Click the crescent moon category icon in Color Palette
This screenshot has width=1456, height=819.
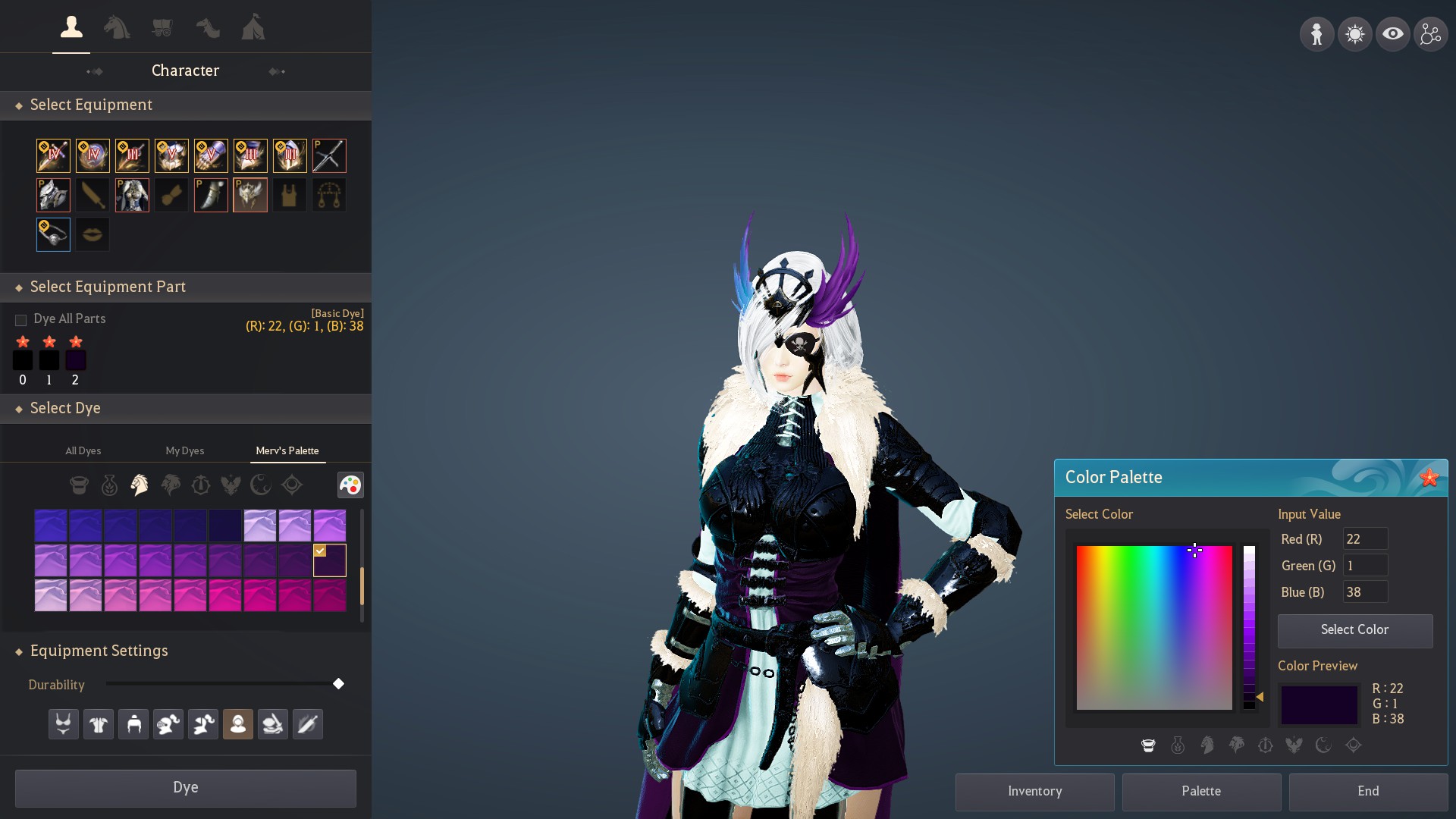coord(1324,745)
